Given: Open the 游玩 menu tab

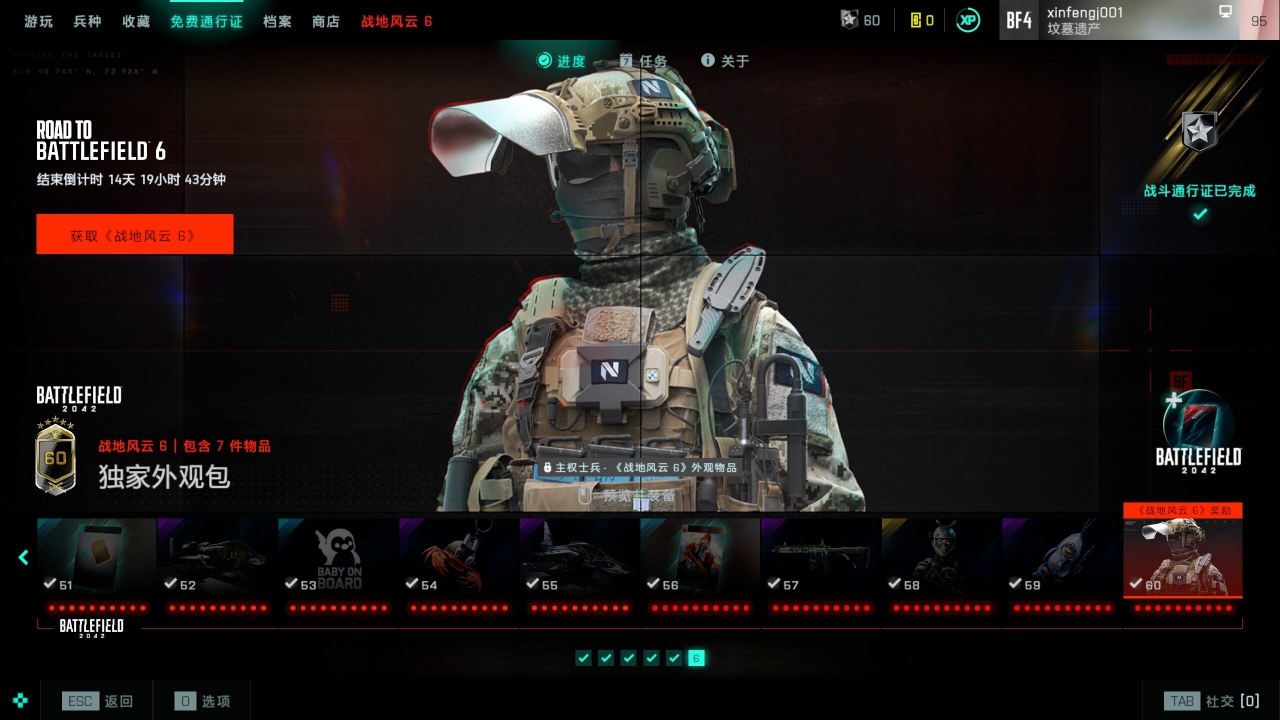Looking at the screenshot, I should 39,21.
